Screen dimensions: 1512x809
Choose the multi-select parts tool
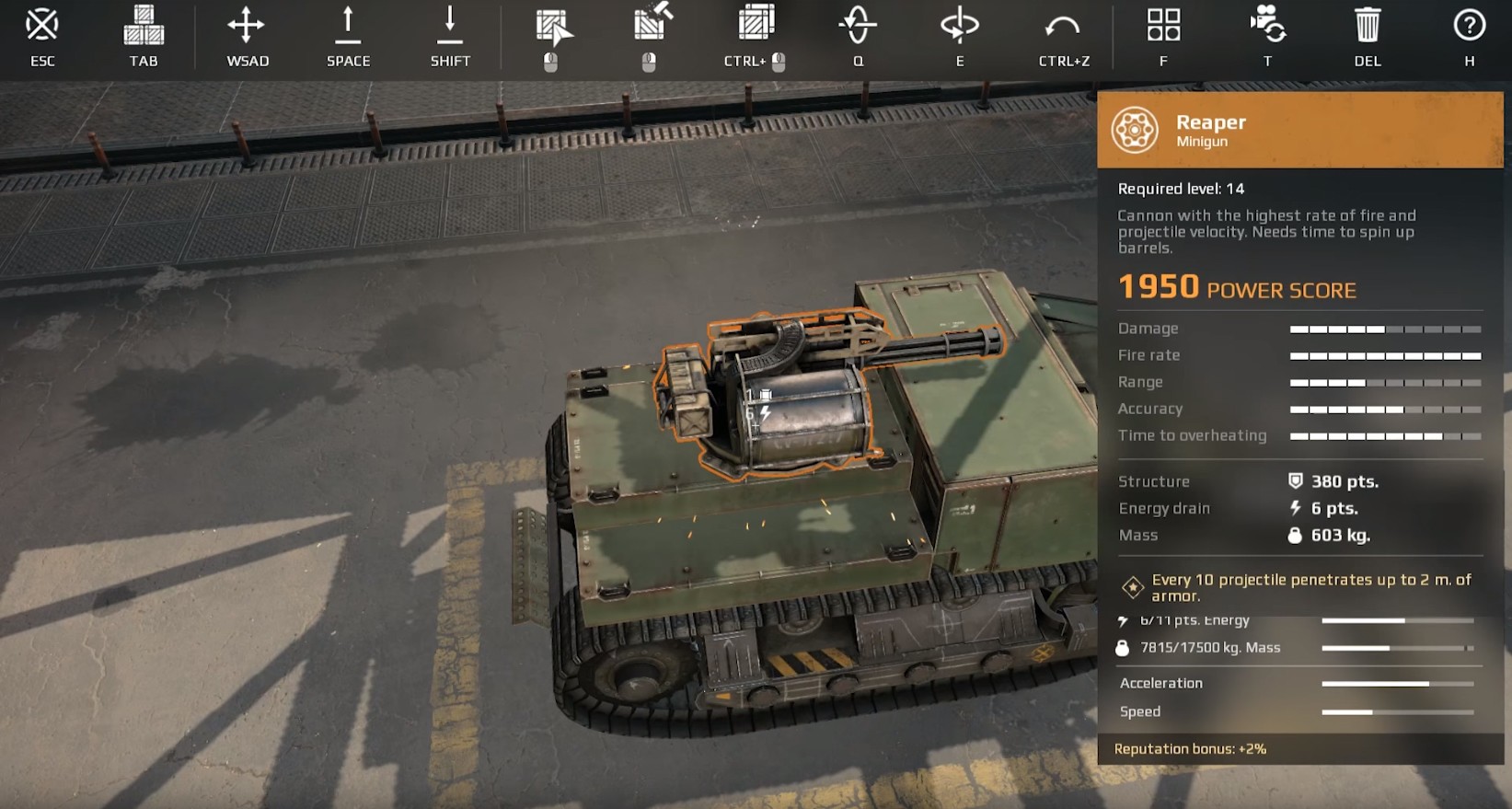(x=756, y=24)
